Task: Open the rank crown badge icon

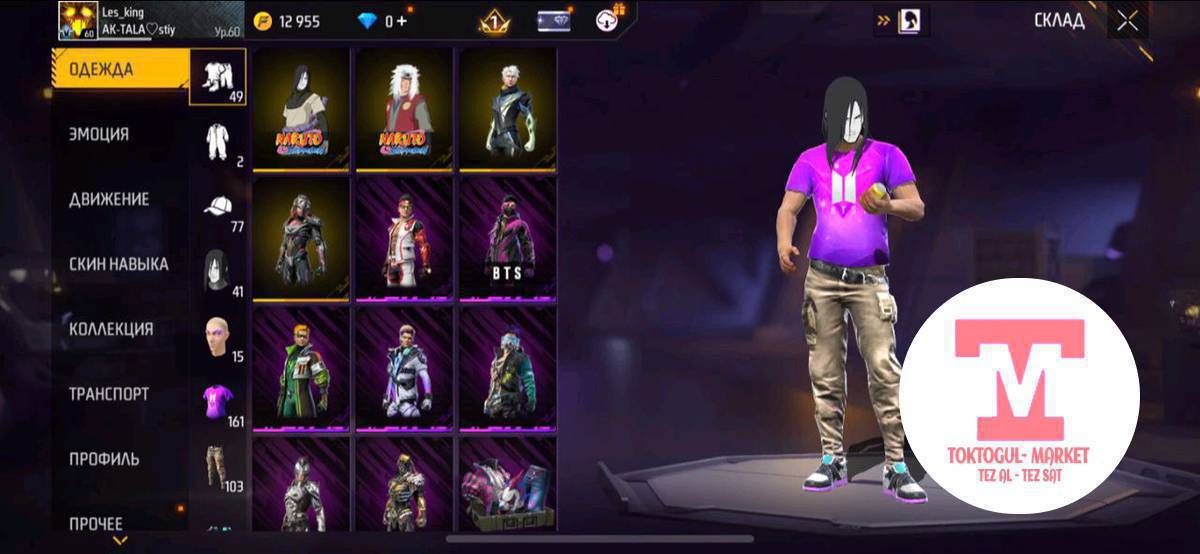Action: coord(493,21)
